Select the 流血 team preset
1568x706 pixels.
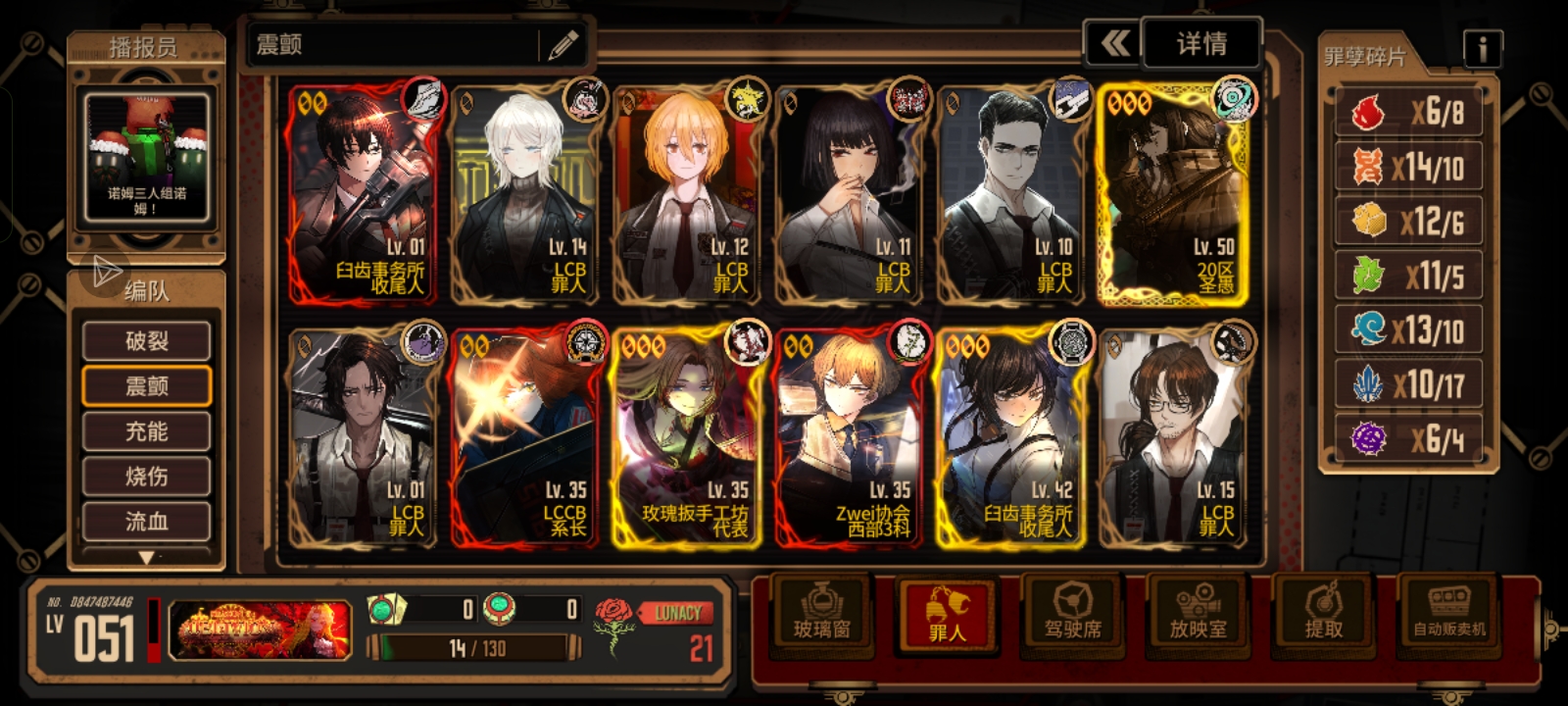[x=147, y=522]
